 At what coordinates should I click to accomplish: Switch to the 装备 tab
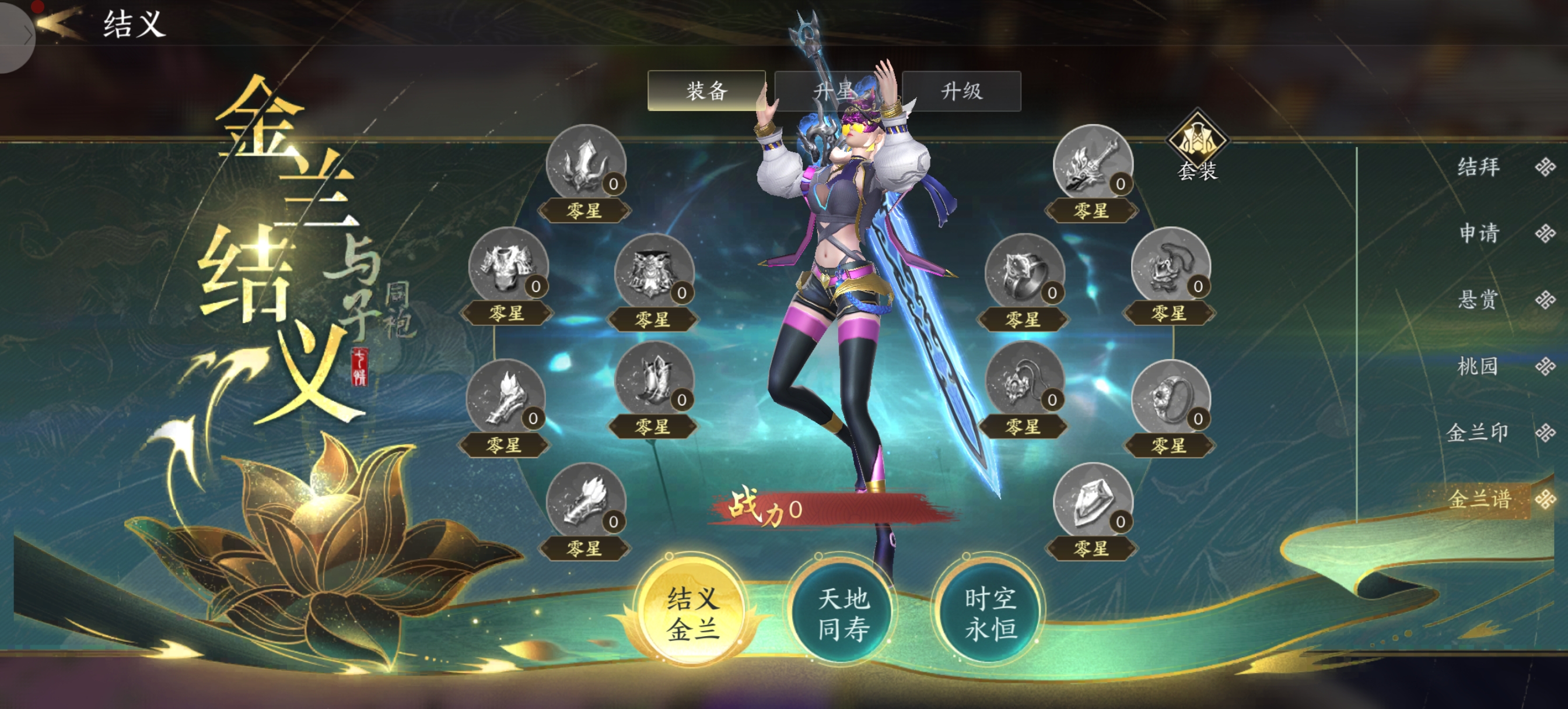pos(706,91)
